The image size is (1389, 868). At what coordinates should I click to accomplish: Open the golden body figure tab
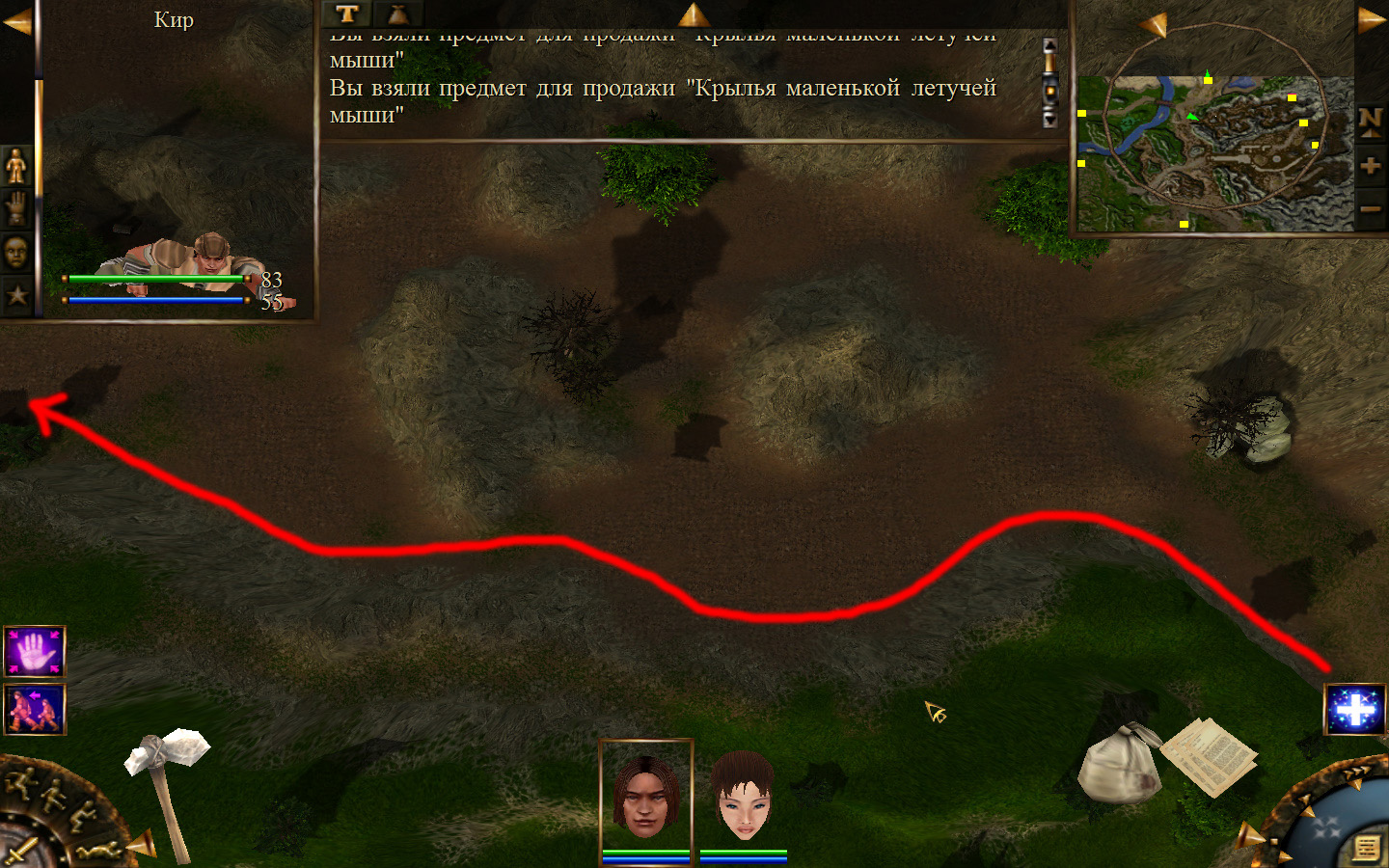pyautogui.click(x=16, y=166)
